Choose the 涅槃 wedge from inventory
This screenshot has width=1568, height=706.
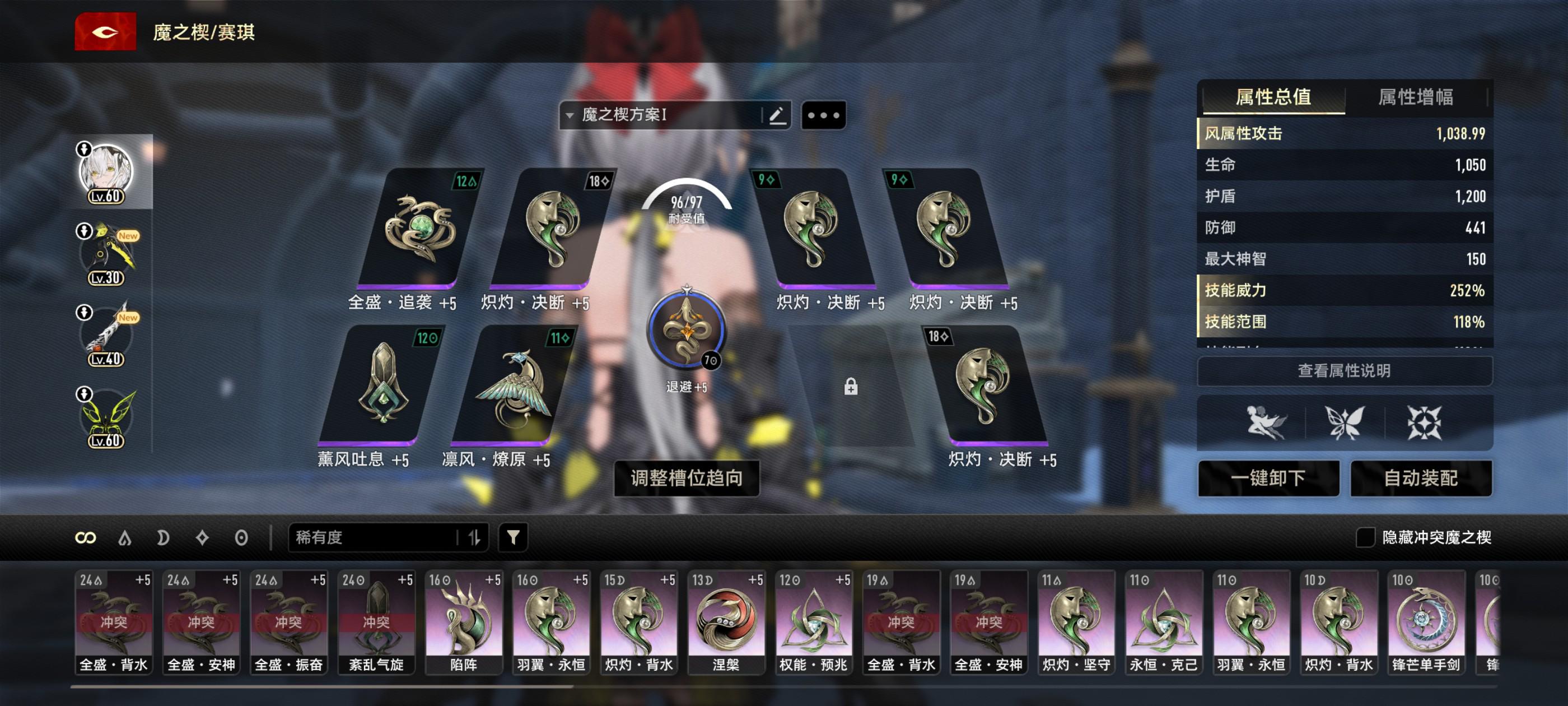(726, 621)
